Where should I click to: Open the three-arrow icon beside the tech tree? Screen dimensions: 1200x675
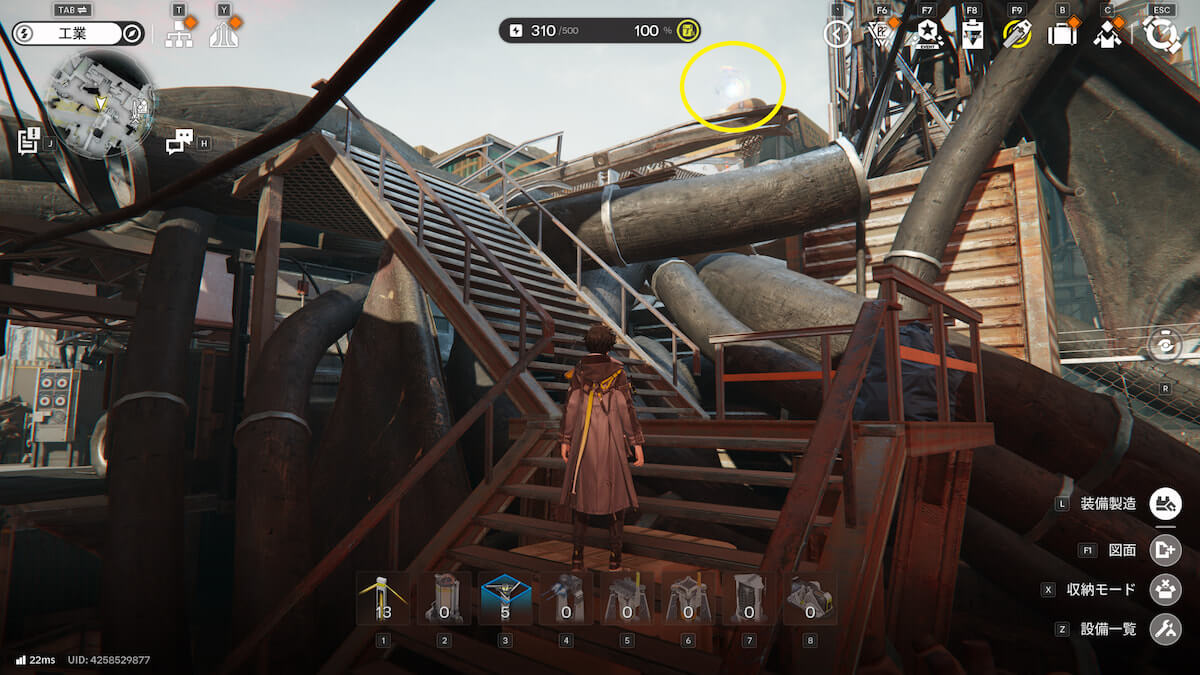point(223,35)
